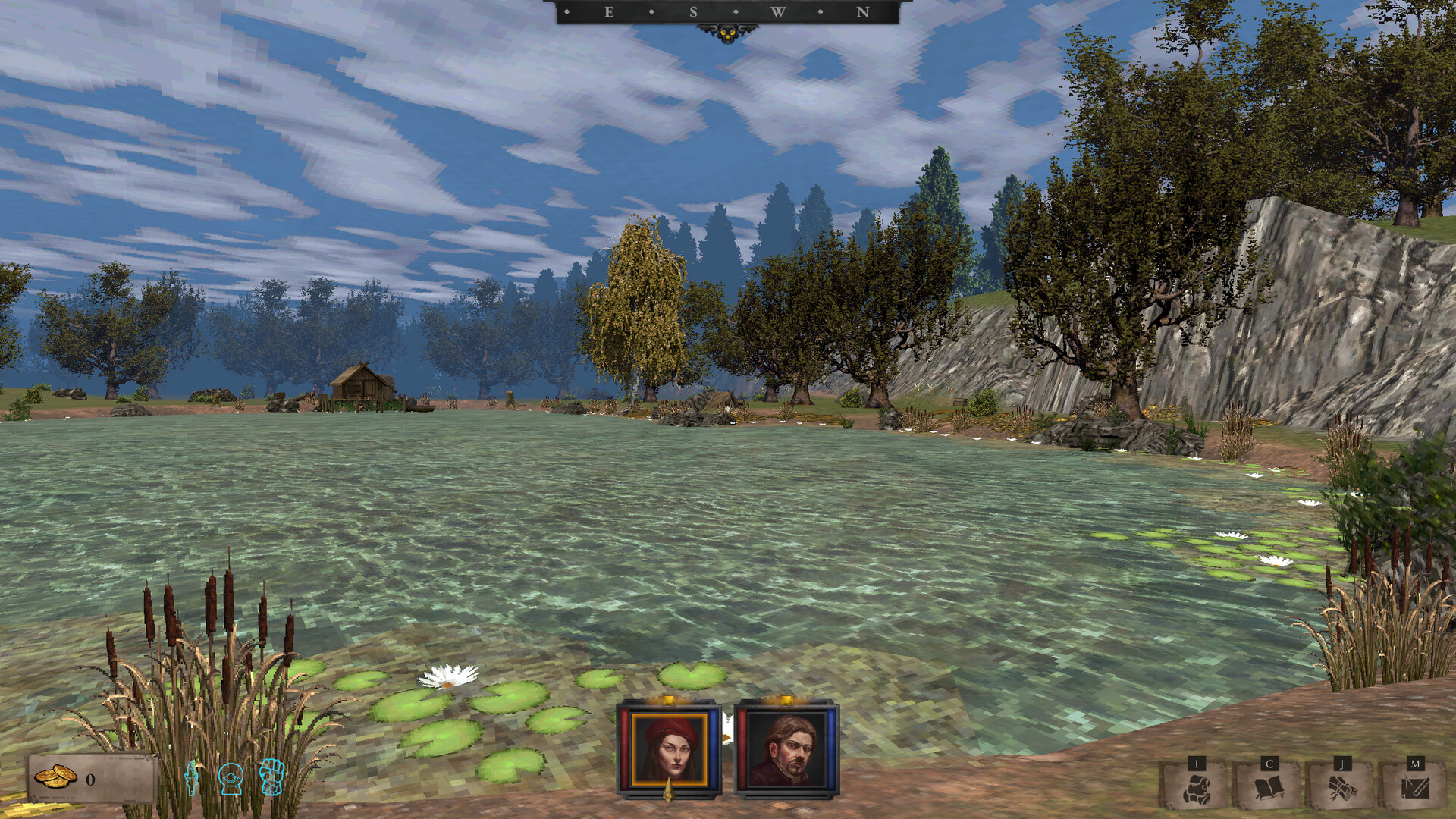Open the Map with the M parchment icon
Screen dimensions: 1456x819
[x=1417, y=789]
